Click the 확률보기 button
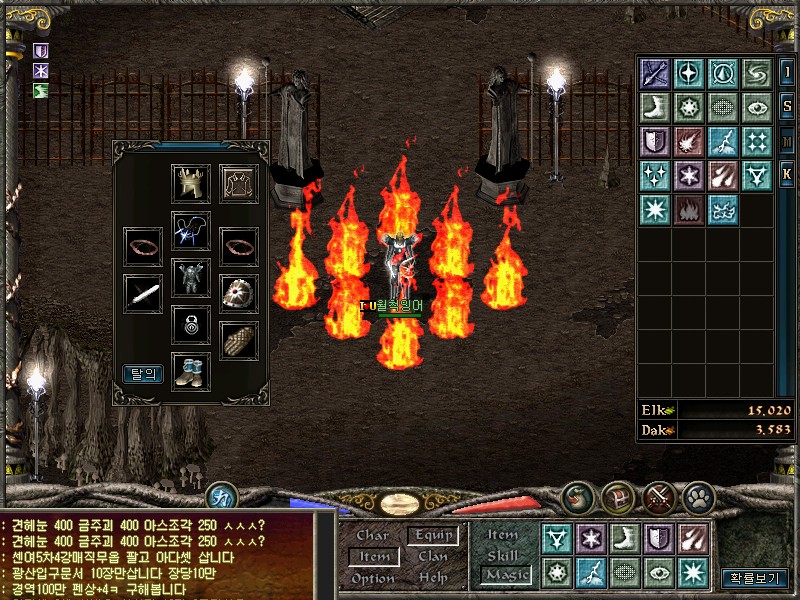800x600 pixels. click(756, 578)
